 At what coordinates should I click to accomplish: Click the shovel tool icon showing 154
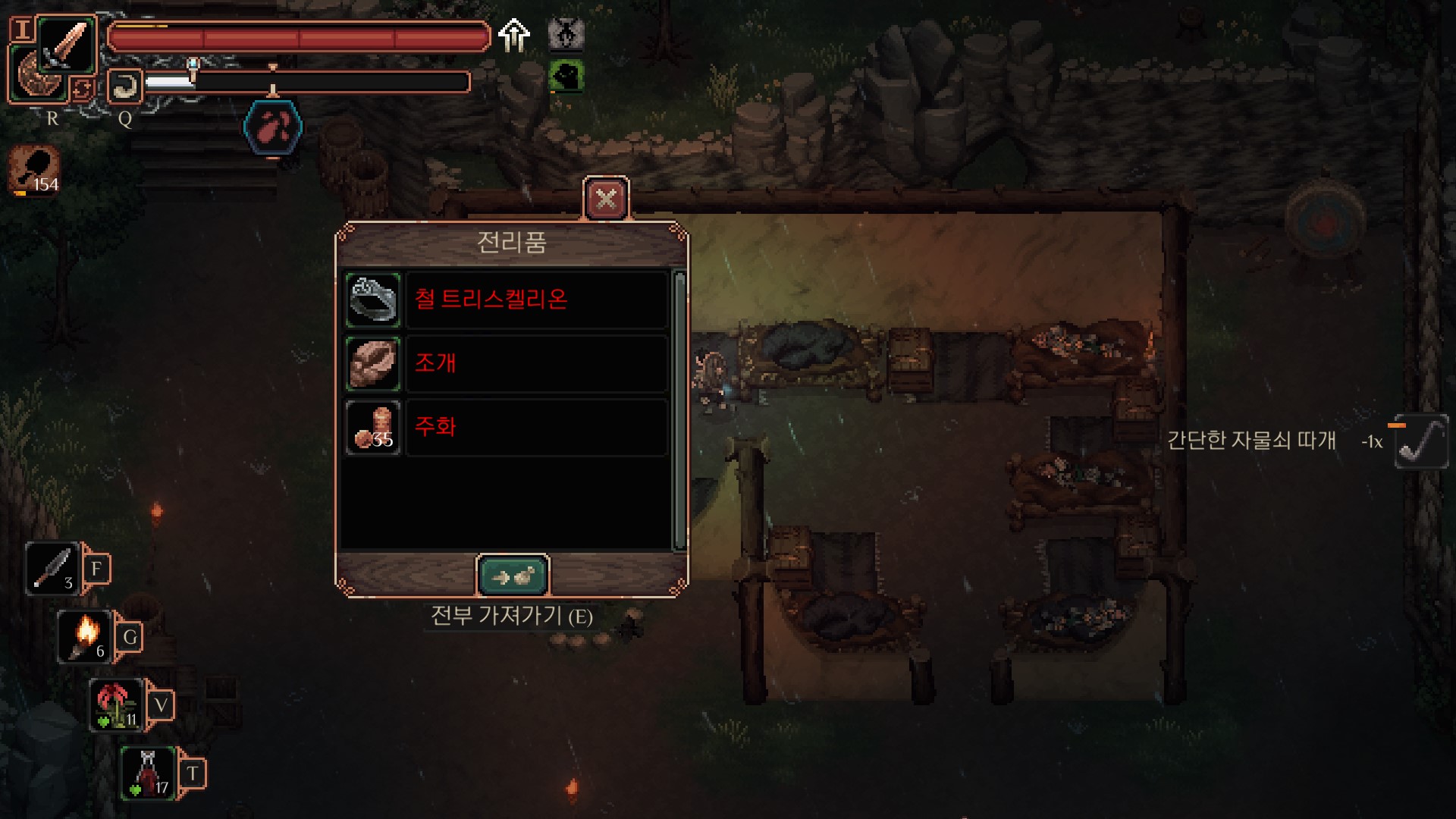point(35,170)
